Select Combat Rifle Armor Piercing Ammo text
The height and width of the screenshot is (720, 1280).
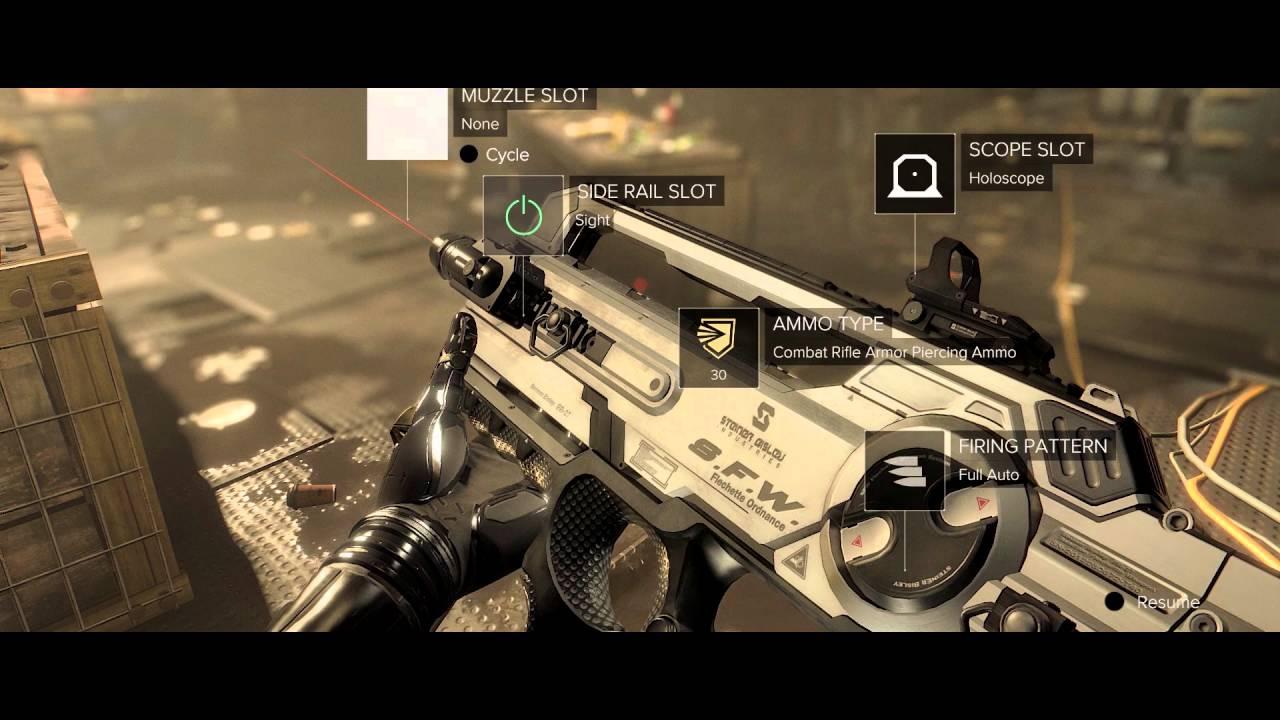894,352
